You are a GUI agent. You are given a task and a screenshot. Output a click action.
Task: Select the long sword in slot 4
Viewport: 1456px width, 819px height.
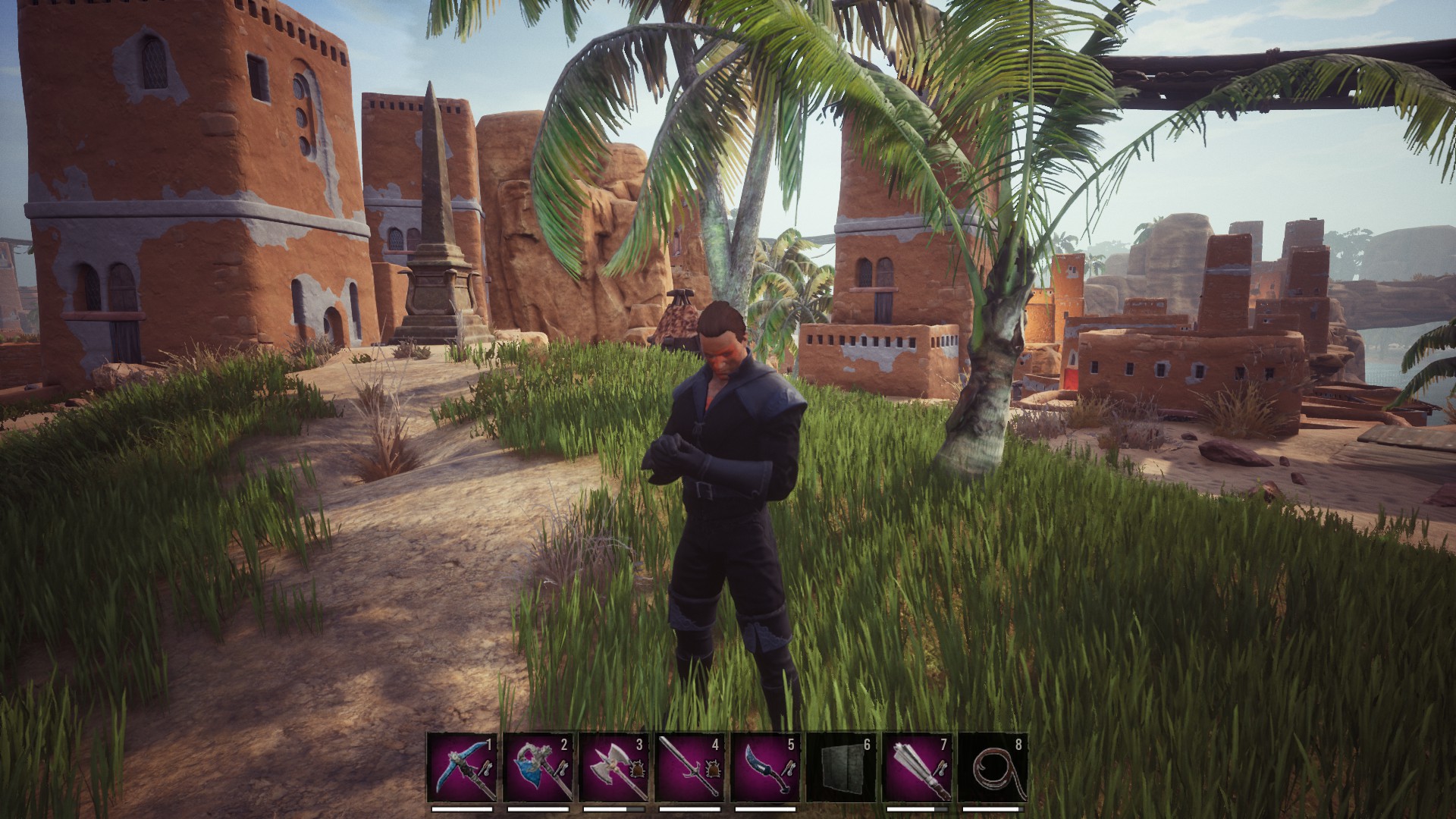[x=689, y=767]
